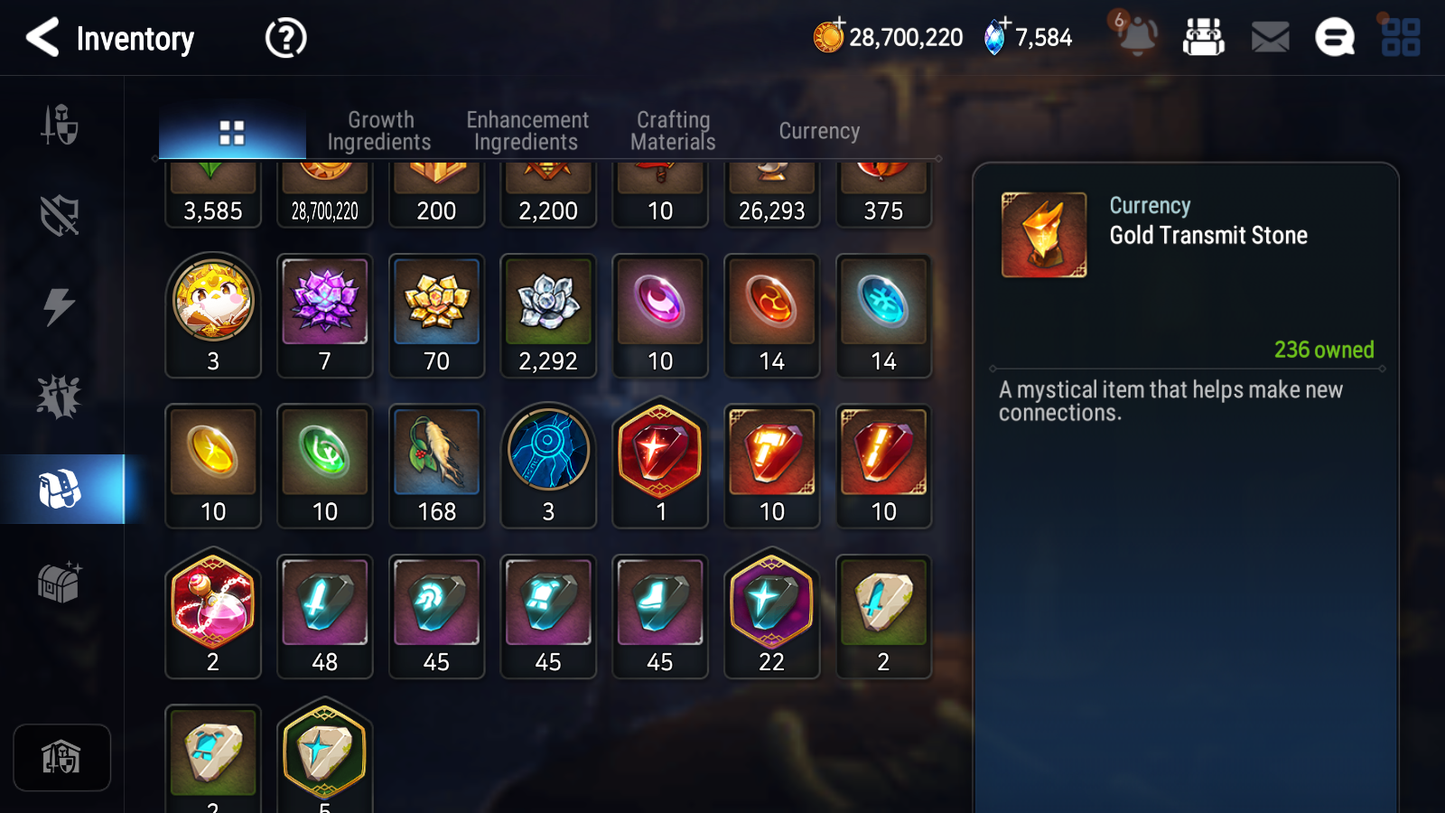Add more gold with the coin icon

click(829, 37)
